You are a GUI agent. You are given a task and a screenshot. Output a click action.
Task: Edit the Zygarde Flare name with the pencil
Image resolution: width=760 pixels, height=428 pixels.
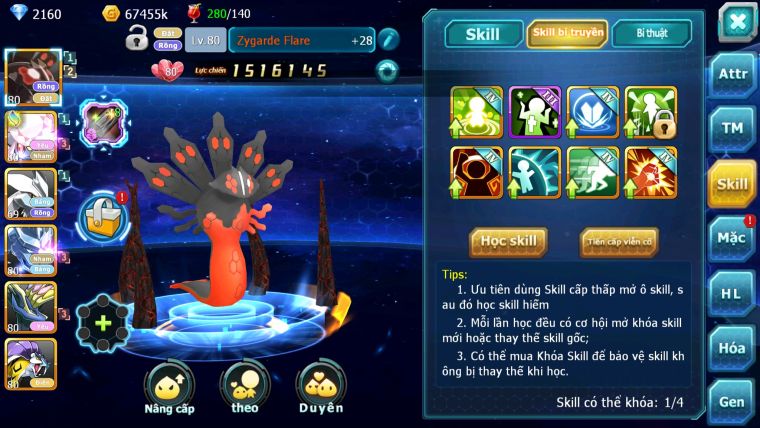coord(388,40)
